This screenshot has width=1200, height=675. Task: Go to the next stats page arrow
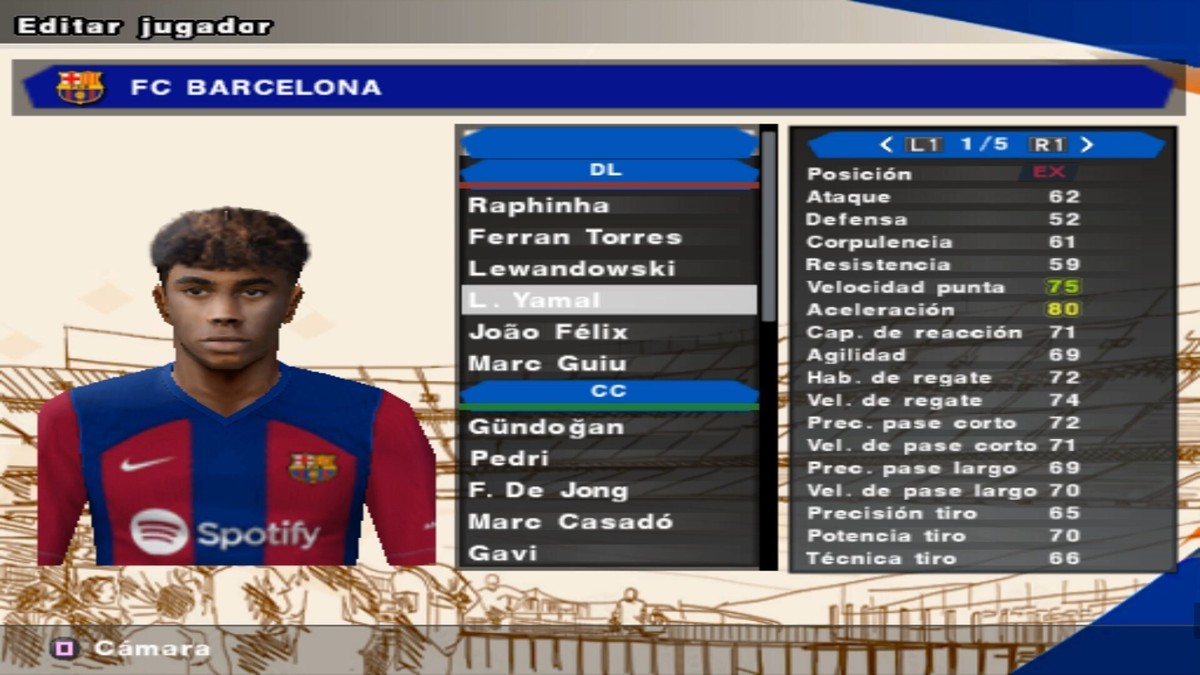(x=1088, y=145)
